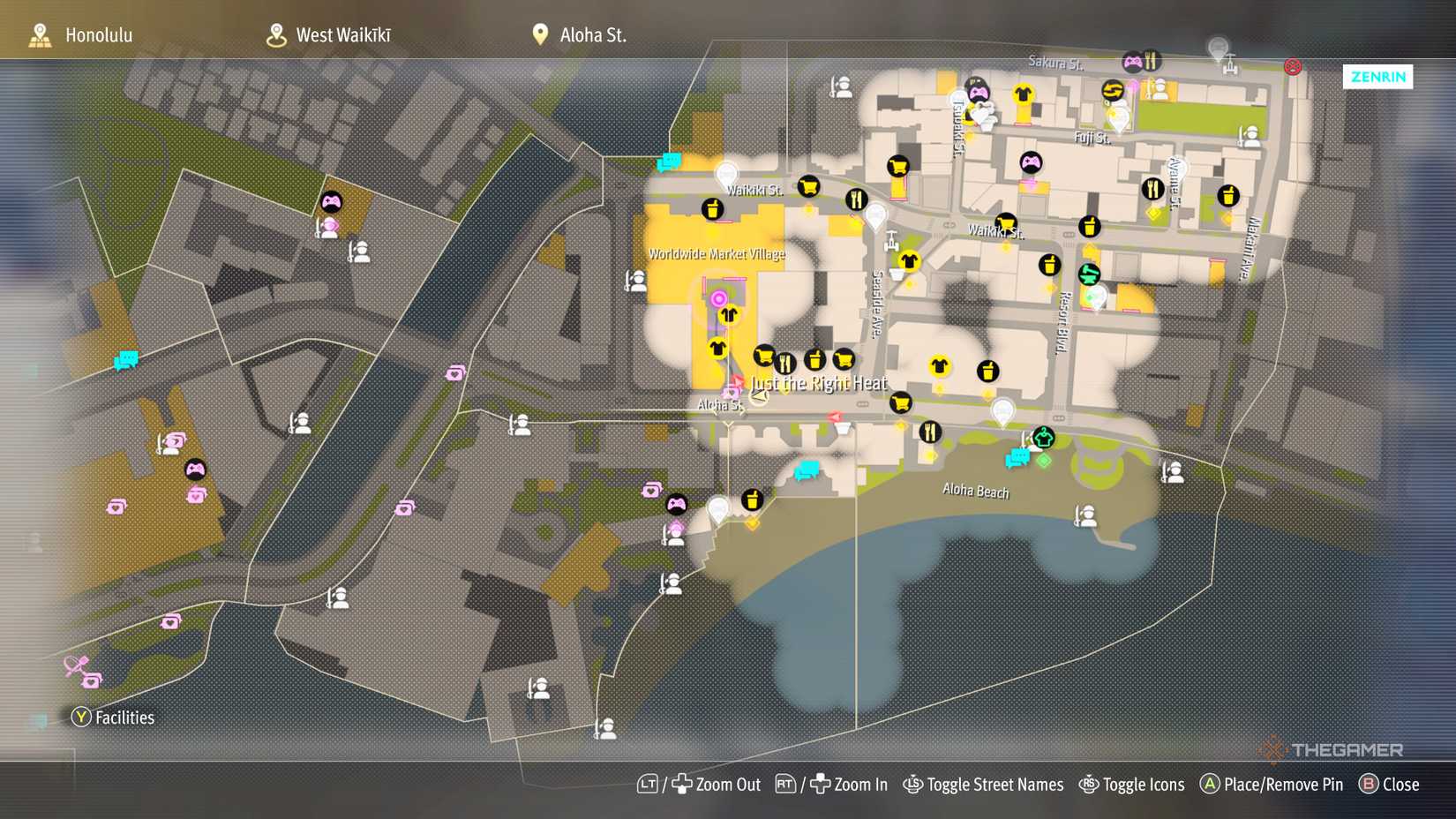
Task: Click the knife-and-fork restaurant icon near Fuji St.
Action: [x=1152, y=187]
